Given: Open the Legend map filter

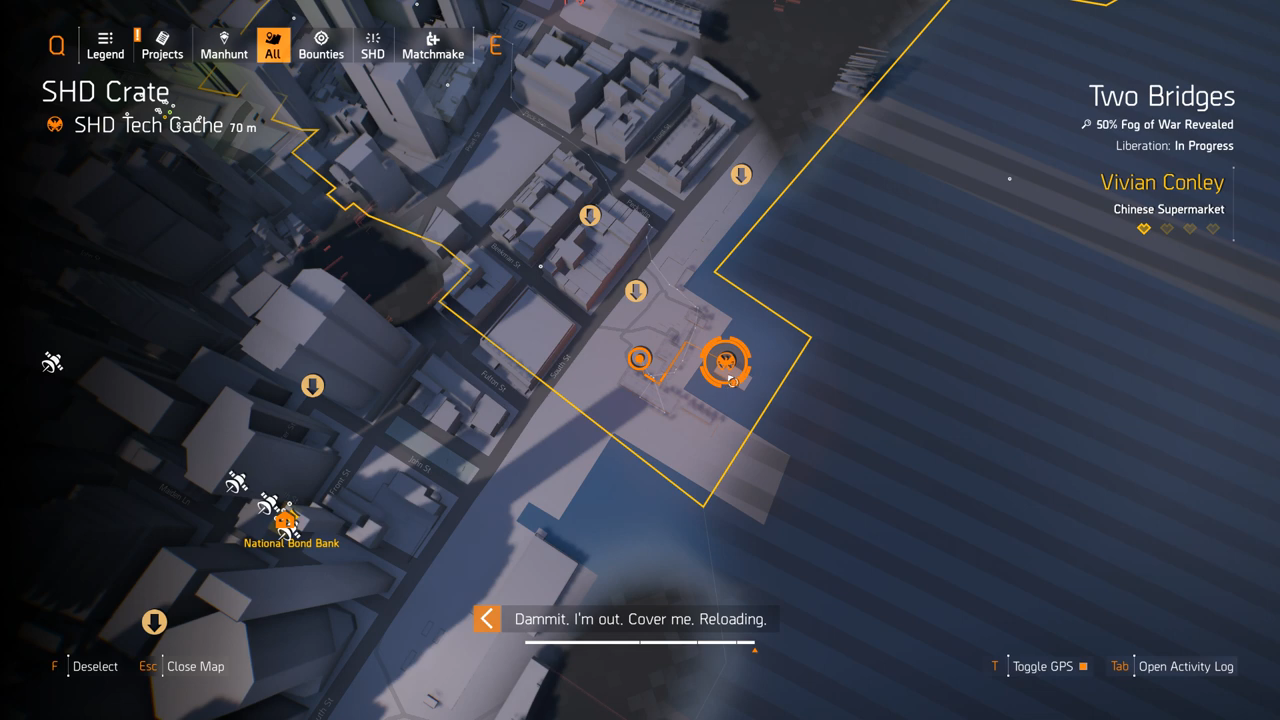Looking at the screenshot, I should point(105,45).
